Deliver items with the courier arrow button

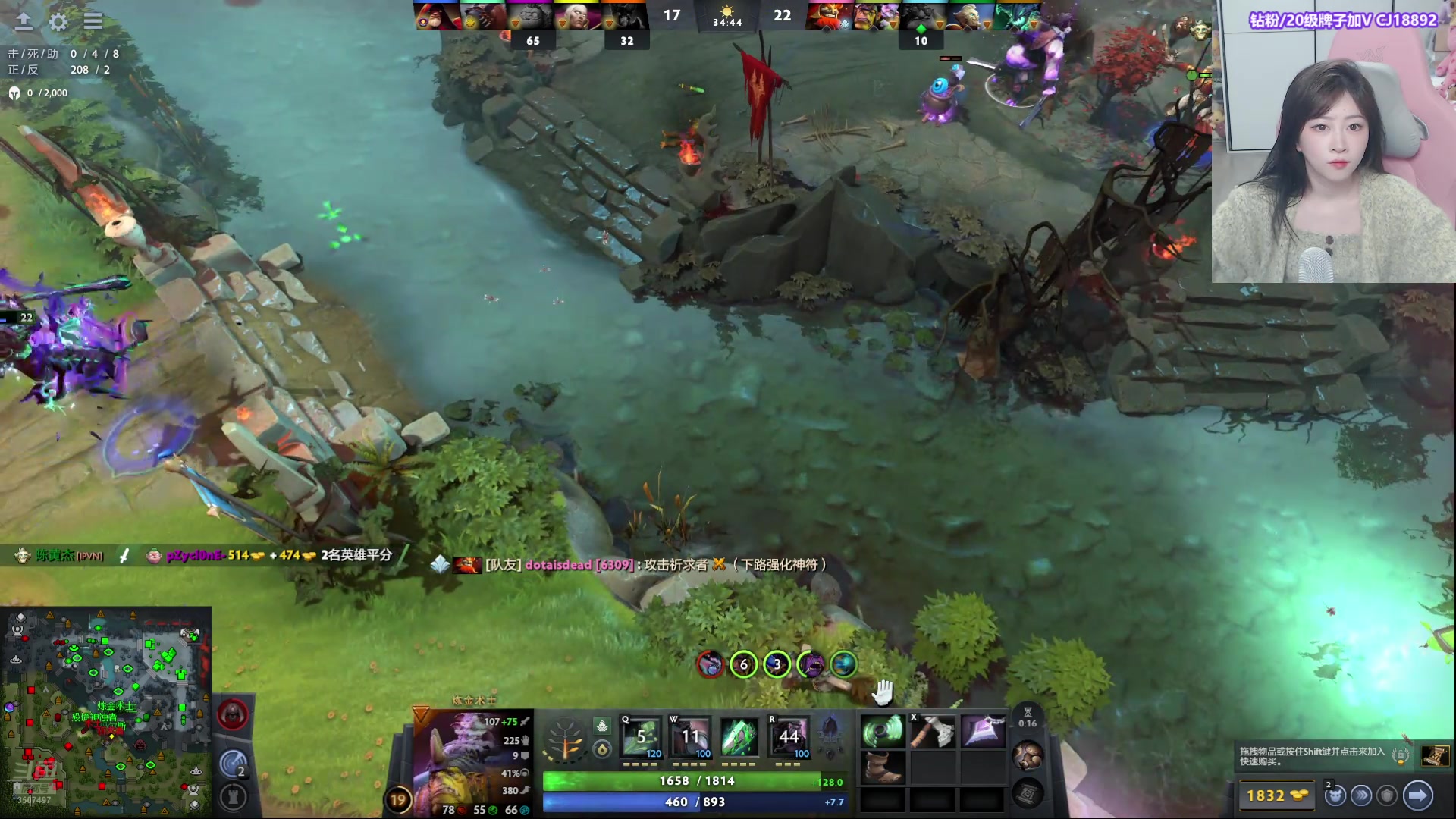click(x=1417, y=795)
